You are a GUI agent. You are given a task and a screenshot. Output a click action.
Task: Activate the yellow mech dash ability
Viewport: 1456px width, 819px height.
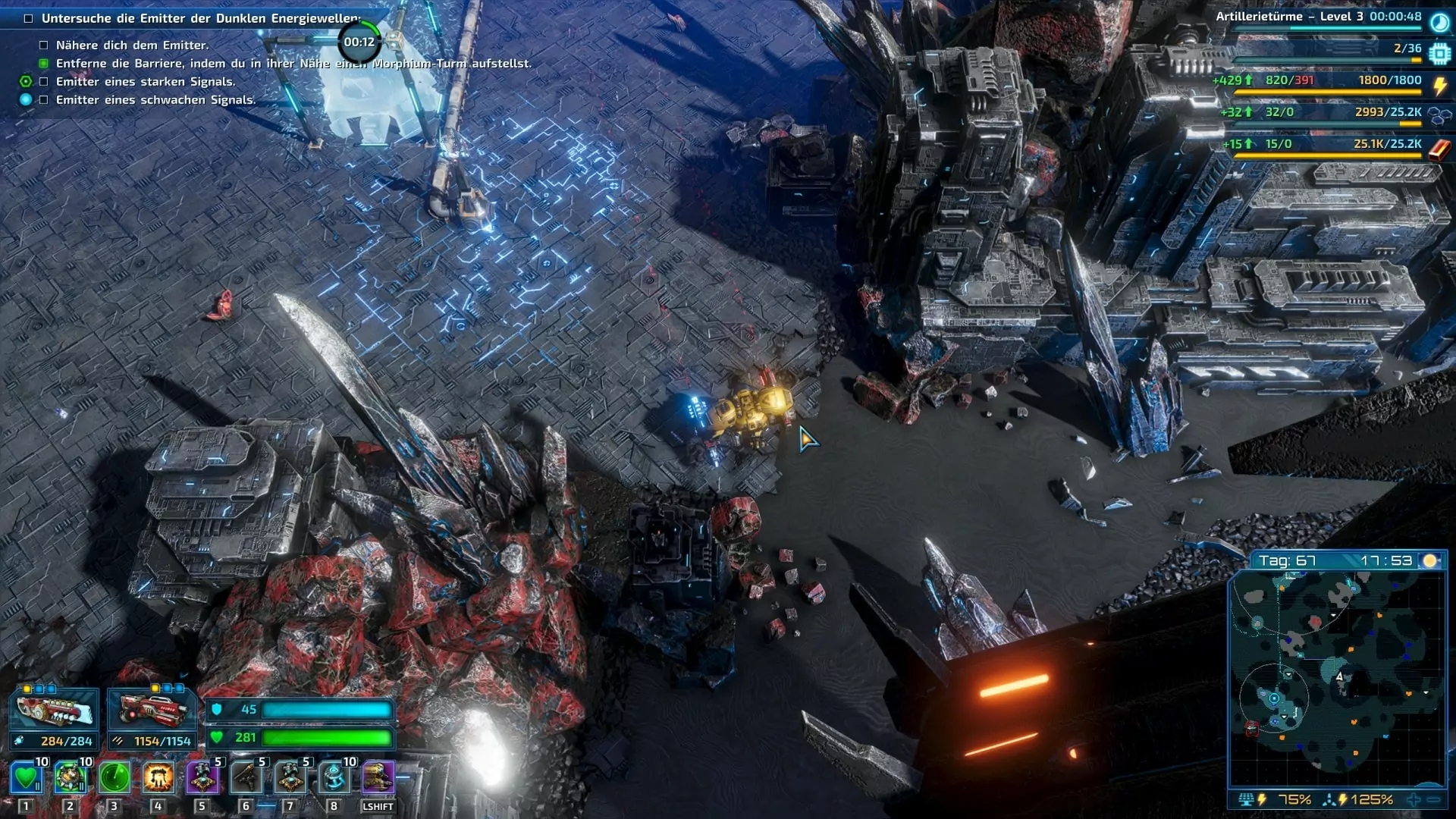coord(378,778)
